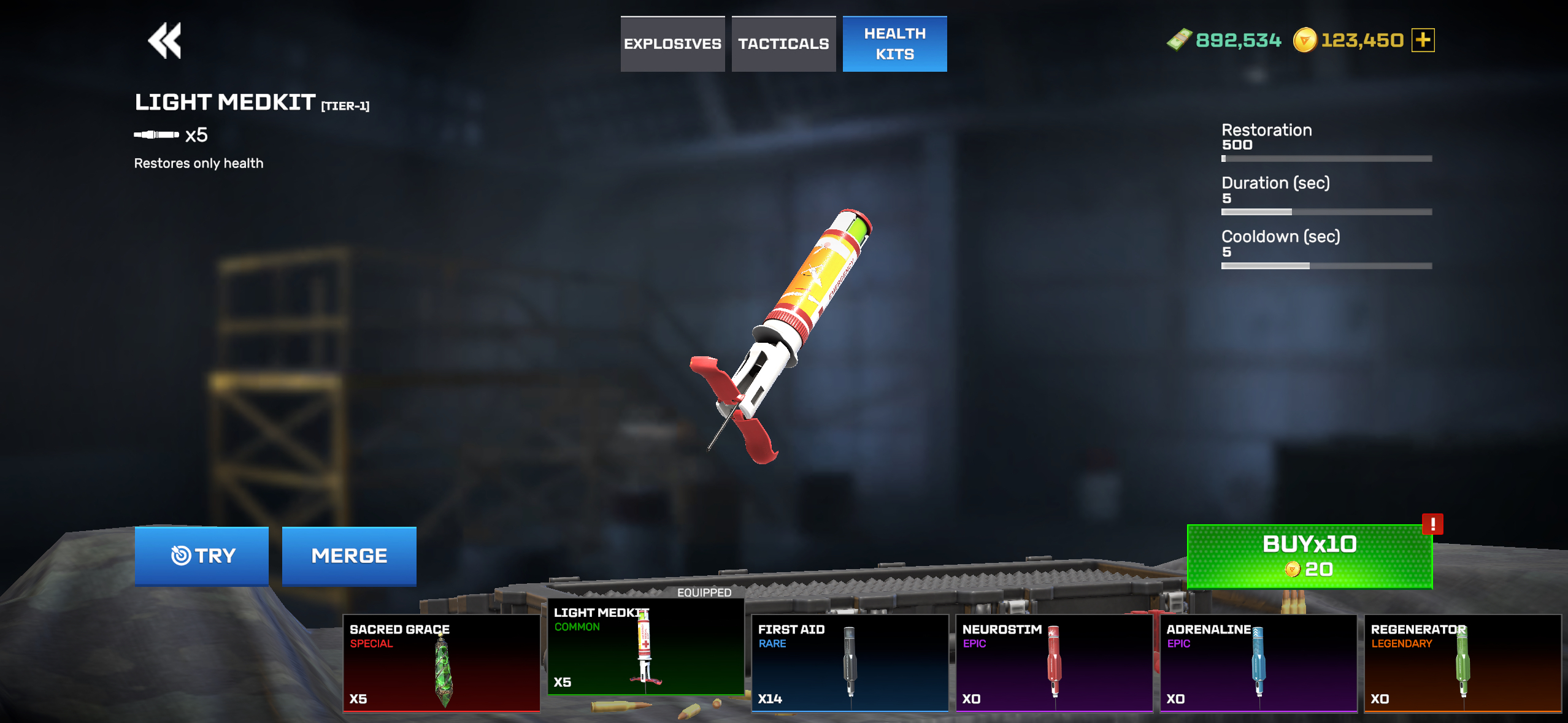
Task: Open the Merge option
Action: pyautogui.click(x=349, y=556)
